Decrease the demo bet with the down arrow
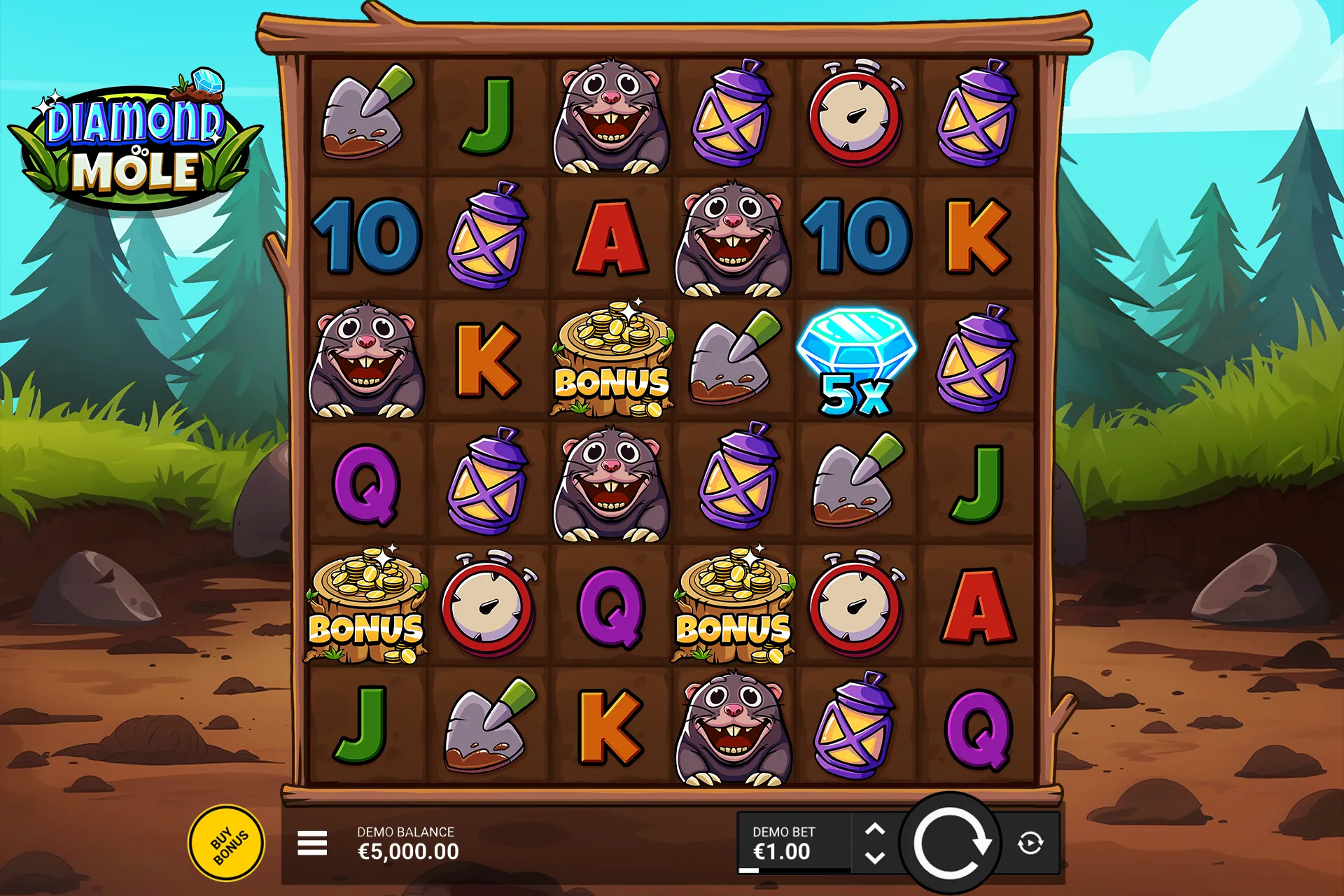Screen dimensions: 1344x896 tap(875, 857)
